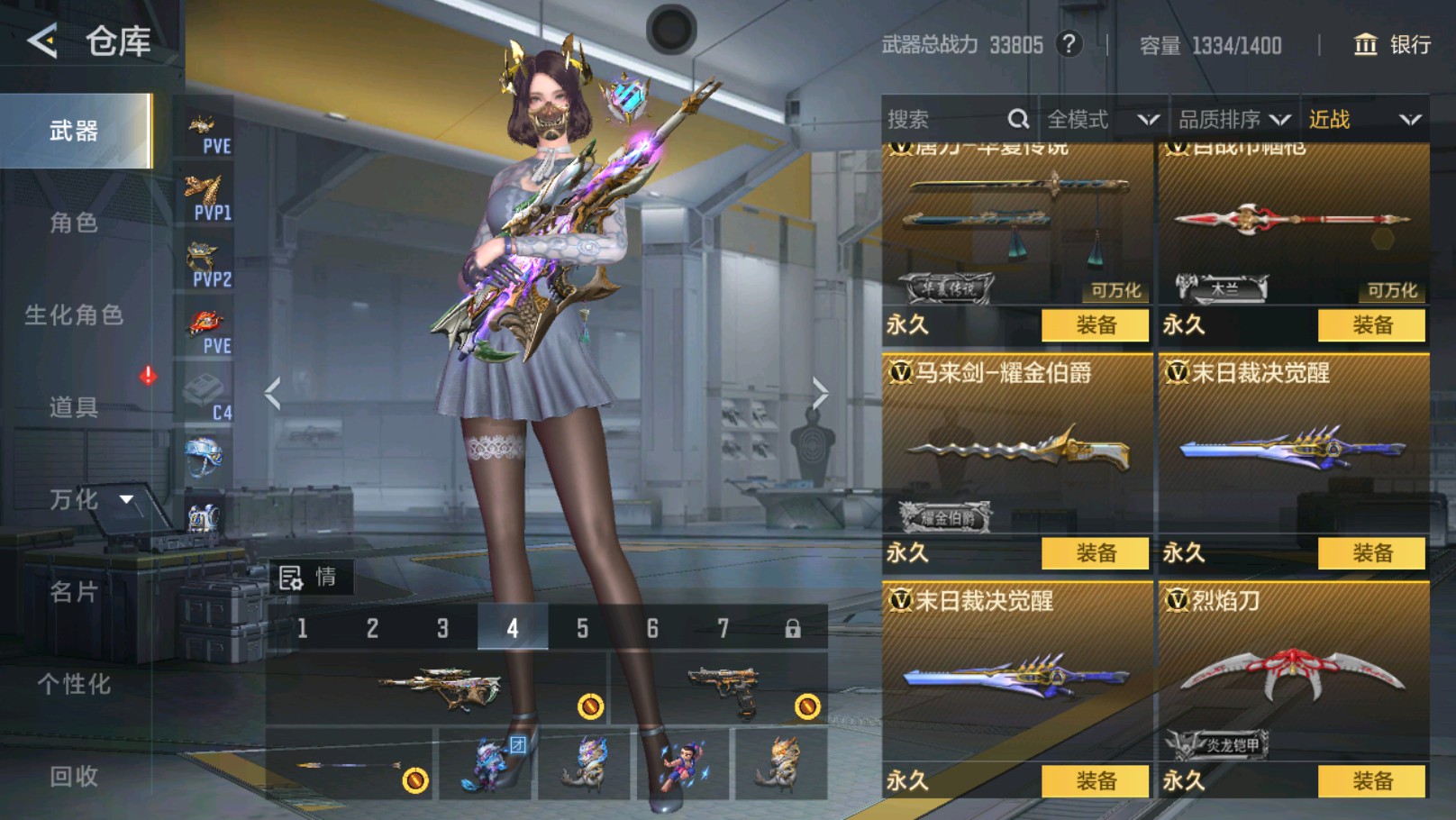Click the 搜索 search input field

coord(937,118)
